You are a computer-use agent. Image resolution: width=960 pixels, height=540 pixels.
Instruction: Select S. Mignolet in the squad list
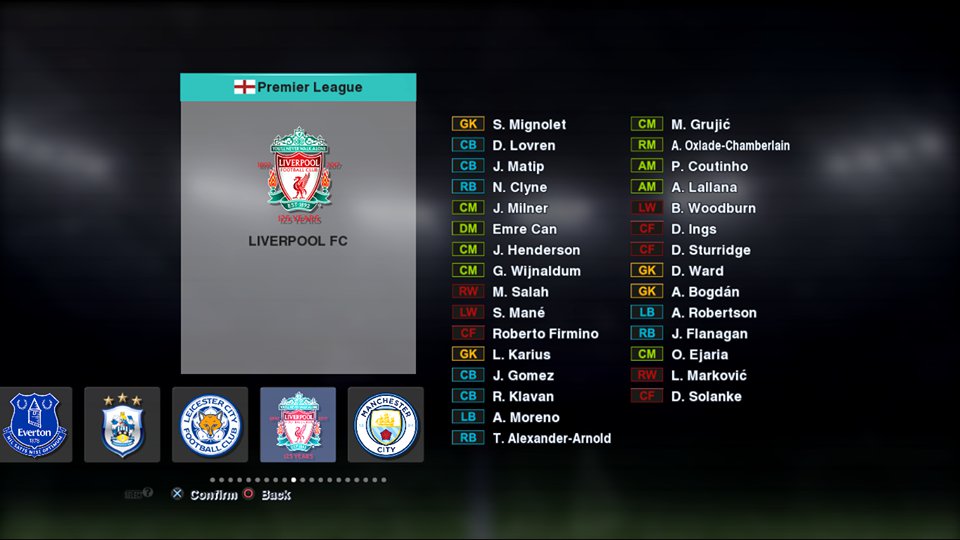click(x=529, y=125)
